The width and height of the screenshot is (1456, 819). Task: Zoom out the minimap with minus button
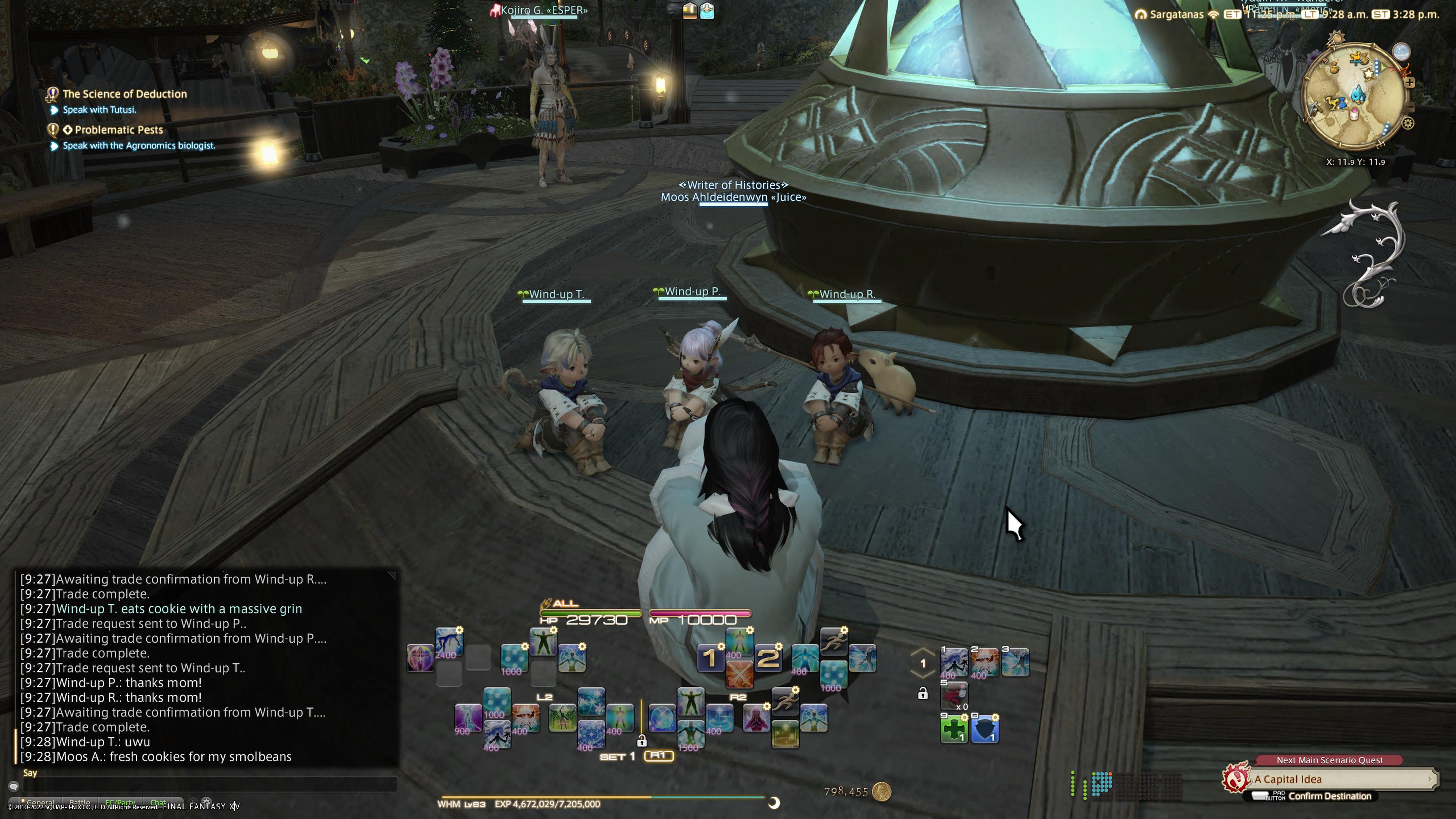click(x=1410, y=106)
